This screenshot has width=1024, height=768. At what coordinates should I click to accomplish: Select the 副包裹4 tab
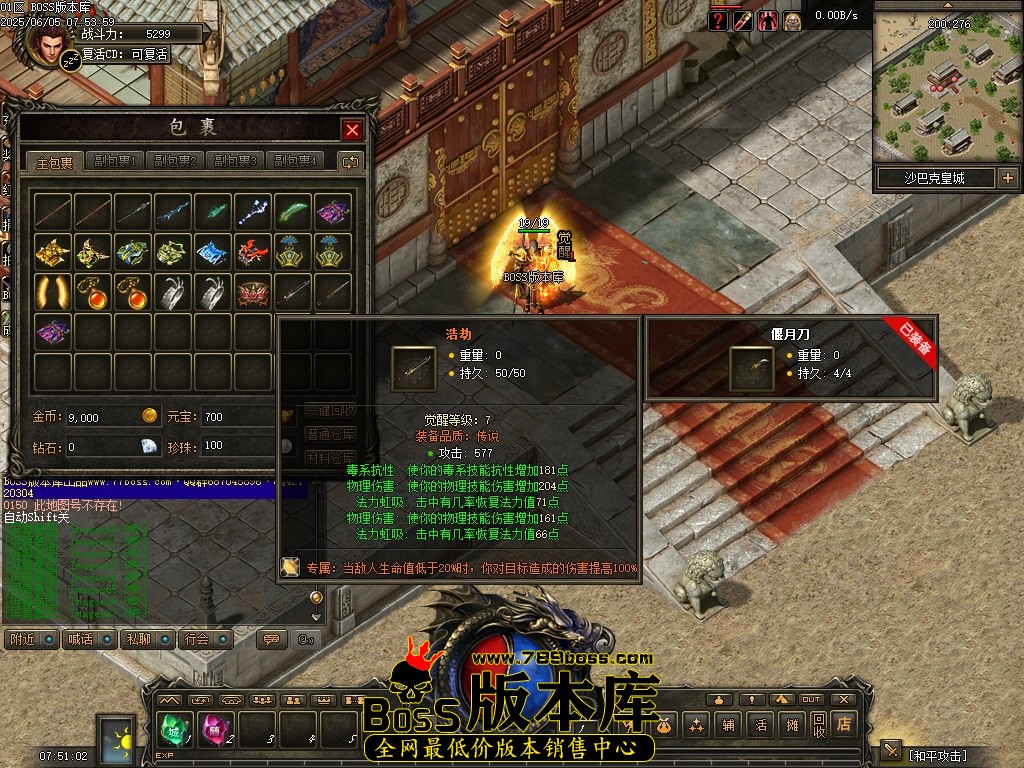point(295,161)
